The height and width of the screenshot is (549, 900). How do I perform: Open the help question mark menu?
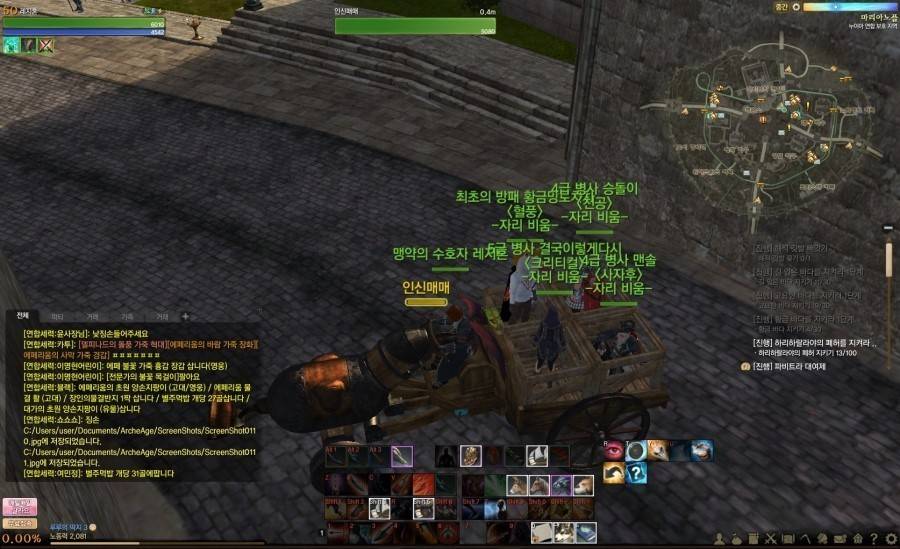(x=873, y=540)
